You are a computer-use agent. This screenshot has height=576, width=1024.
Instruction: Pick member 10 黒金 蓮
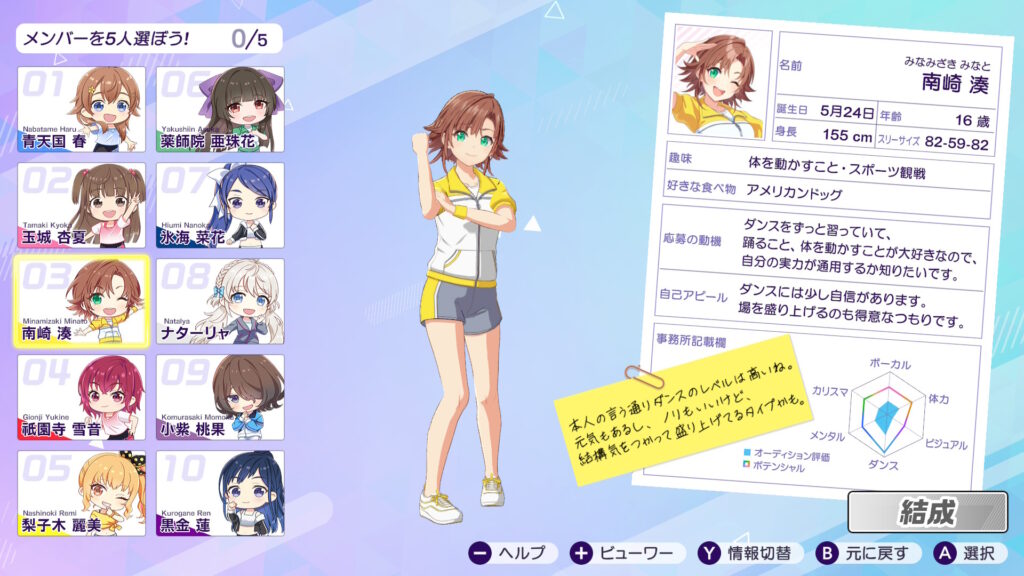220,493
